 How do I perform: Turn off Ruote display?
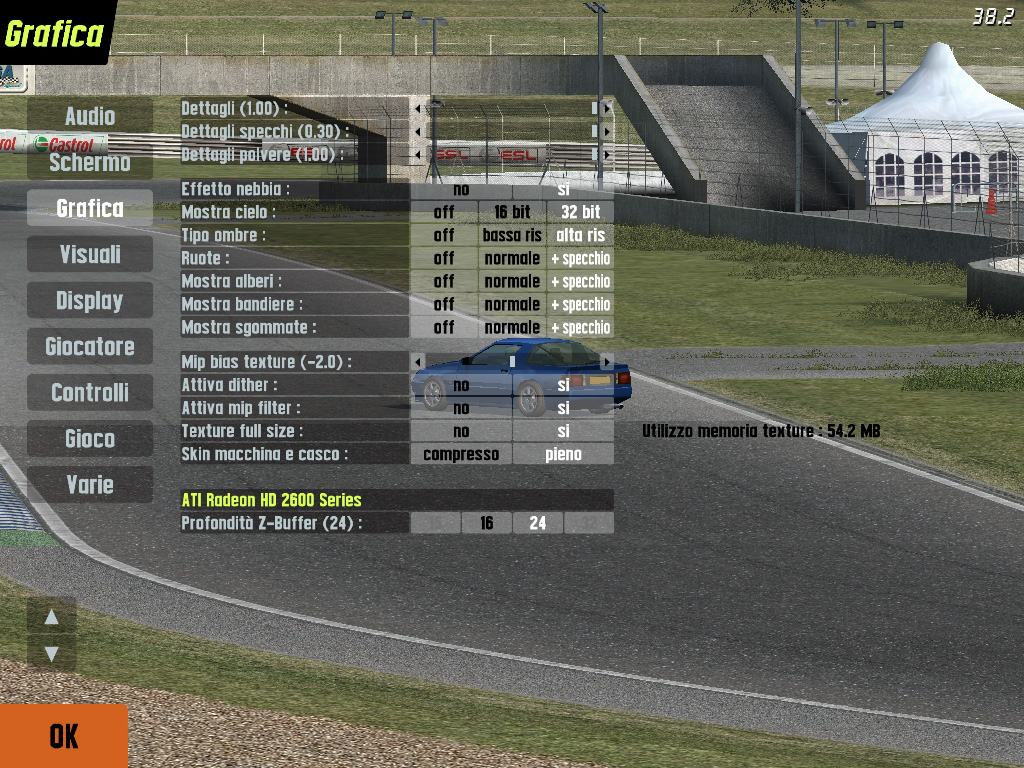(x=444, y=258)
